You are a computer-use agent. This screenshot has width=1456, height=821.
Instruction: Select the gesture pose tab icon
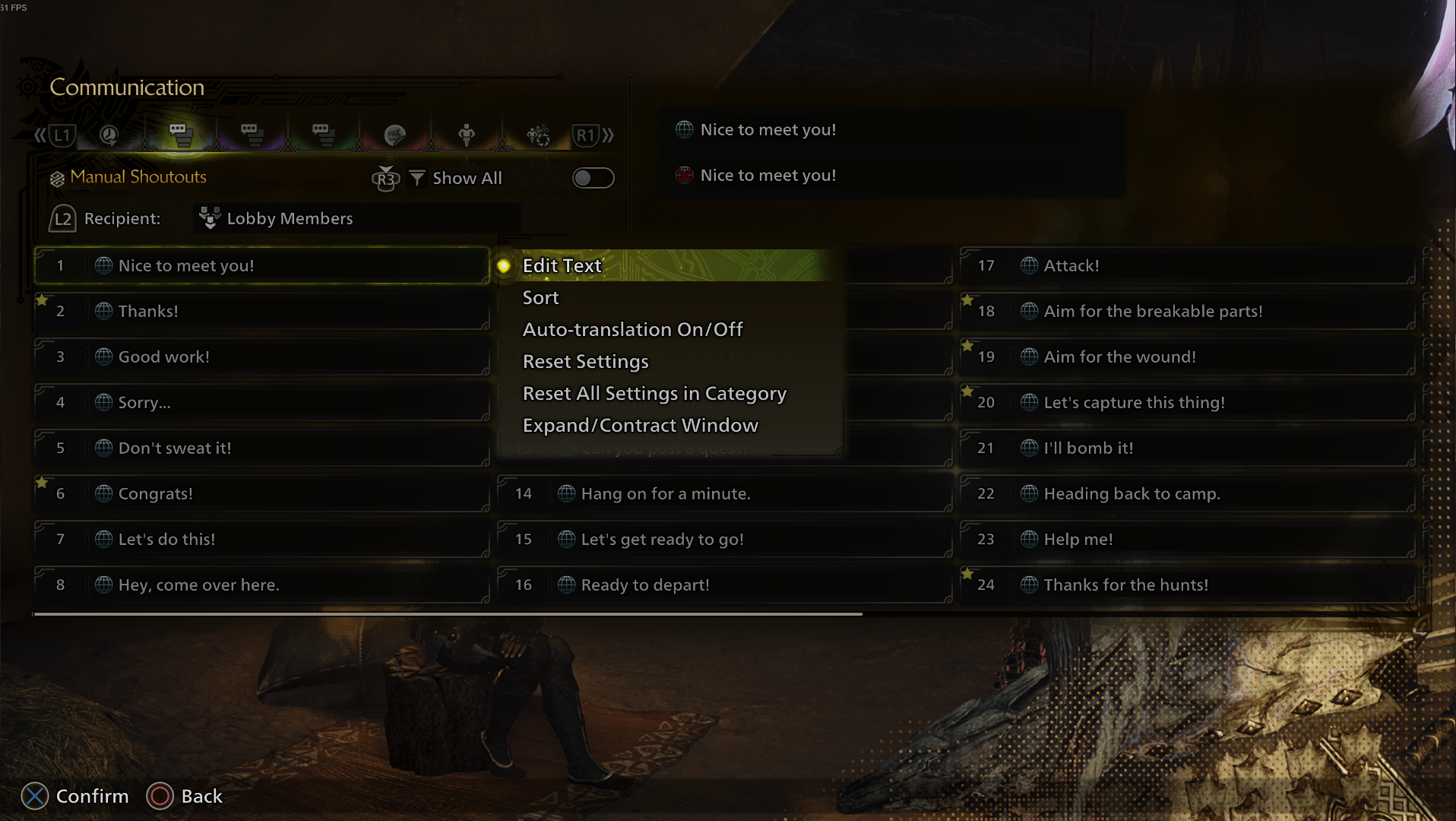(x=465, y=135)
